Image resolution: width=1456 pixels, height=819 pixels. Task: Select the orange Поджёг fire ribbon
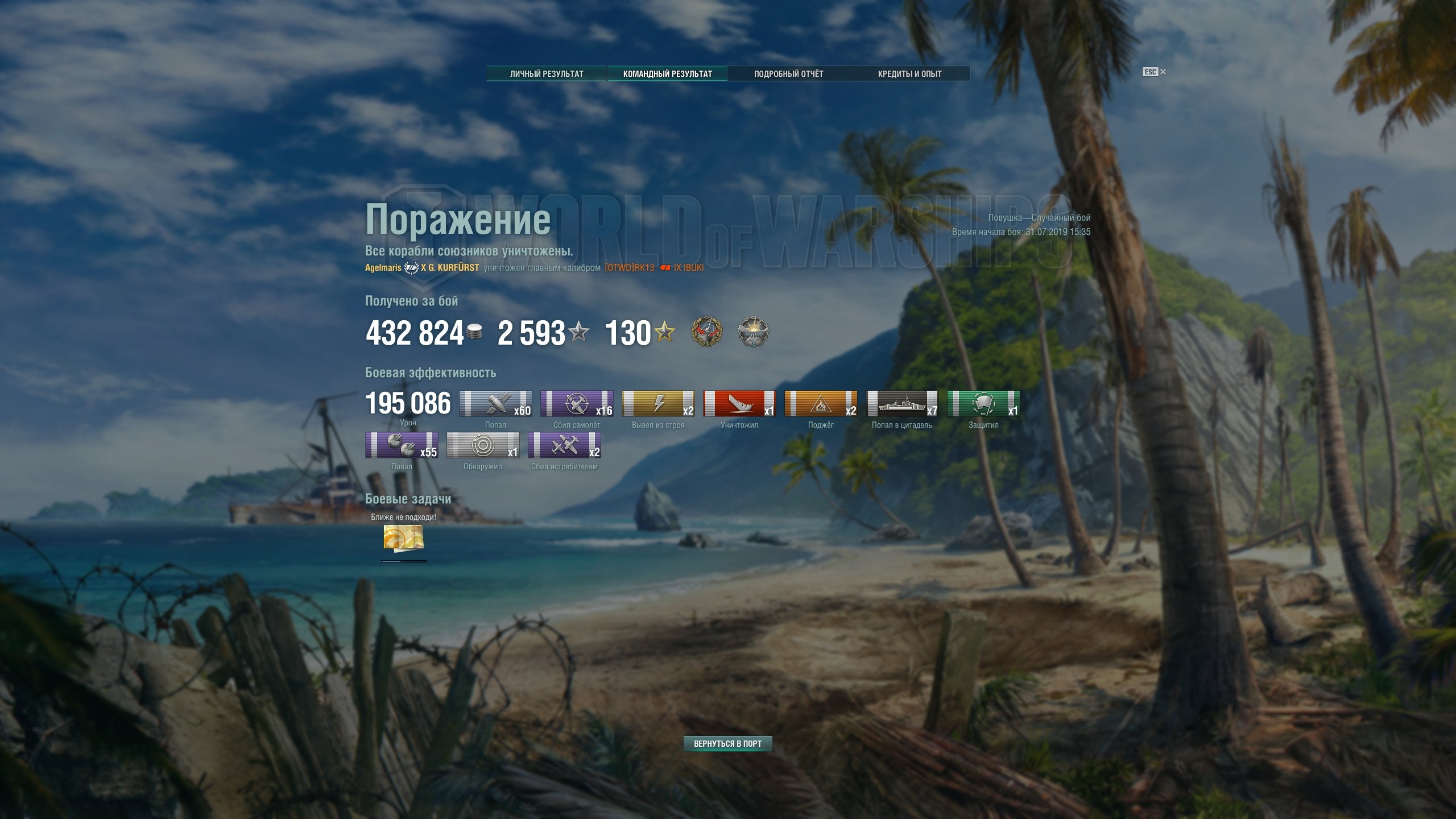tap(821, 403)
